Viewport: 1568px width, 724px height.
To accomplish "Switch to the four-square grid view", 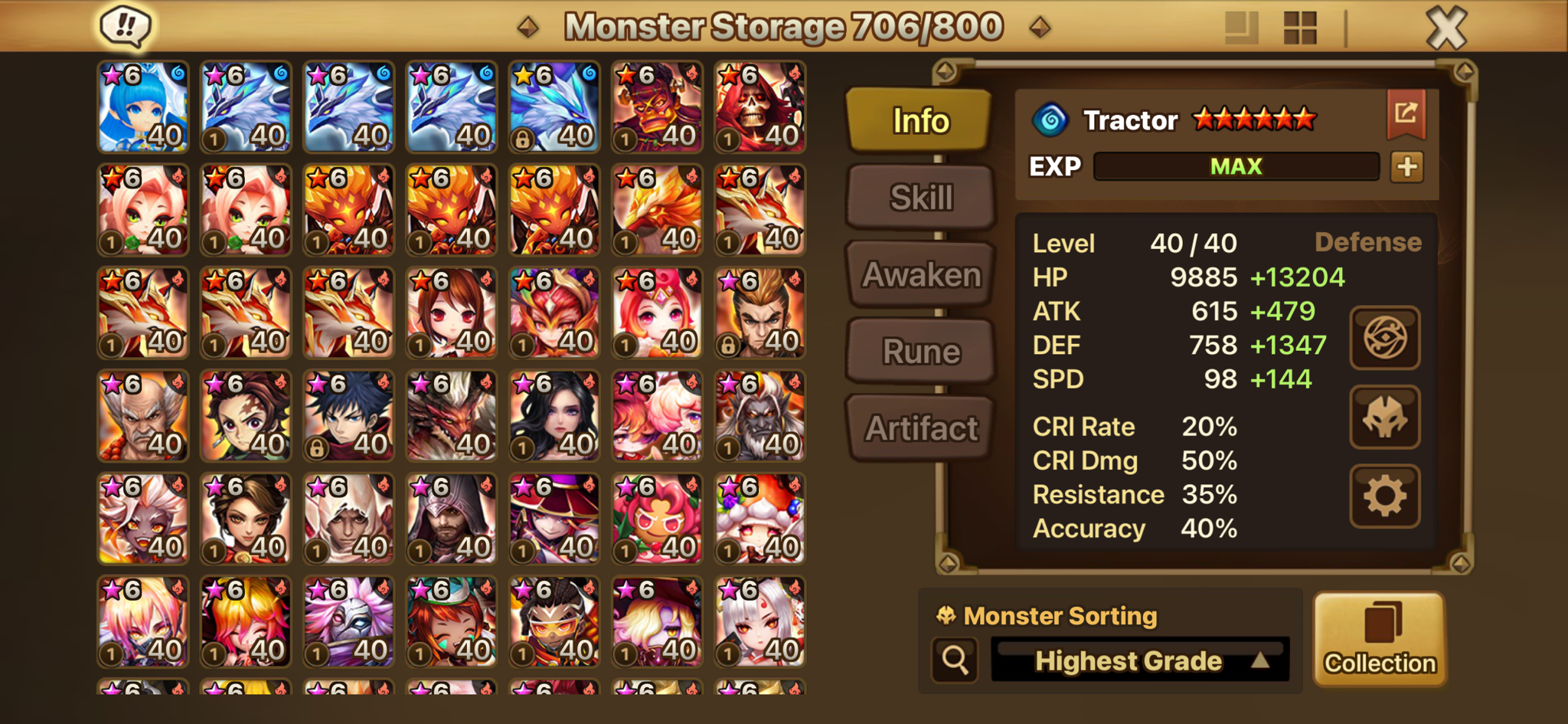I will tap(1299, 28).
